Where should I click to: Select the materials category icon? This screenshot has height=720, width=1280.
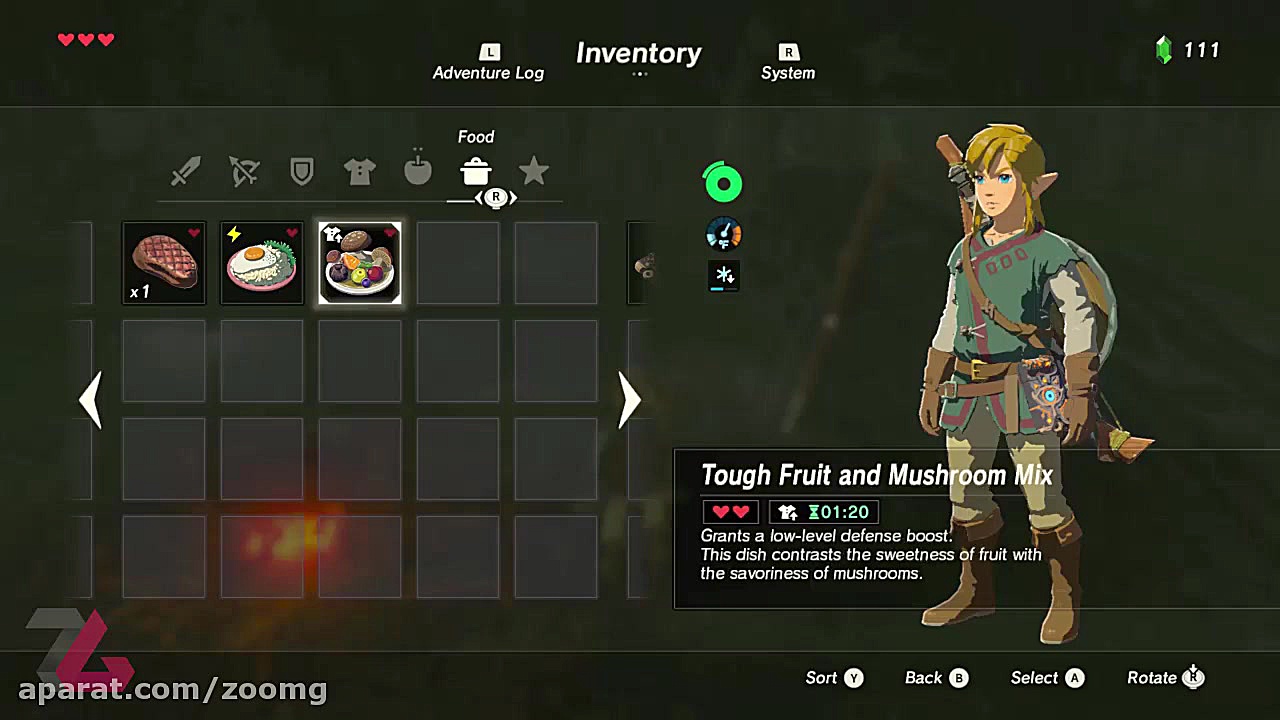click(417, 171)
